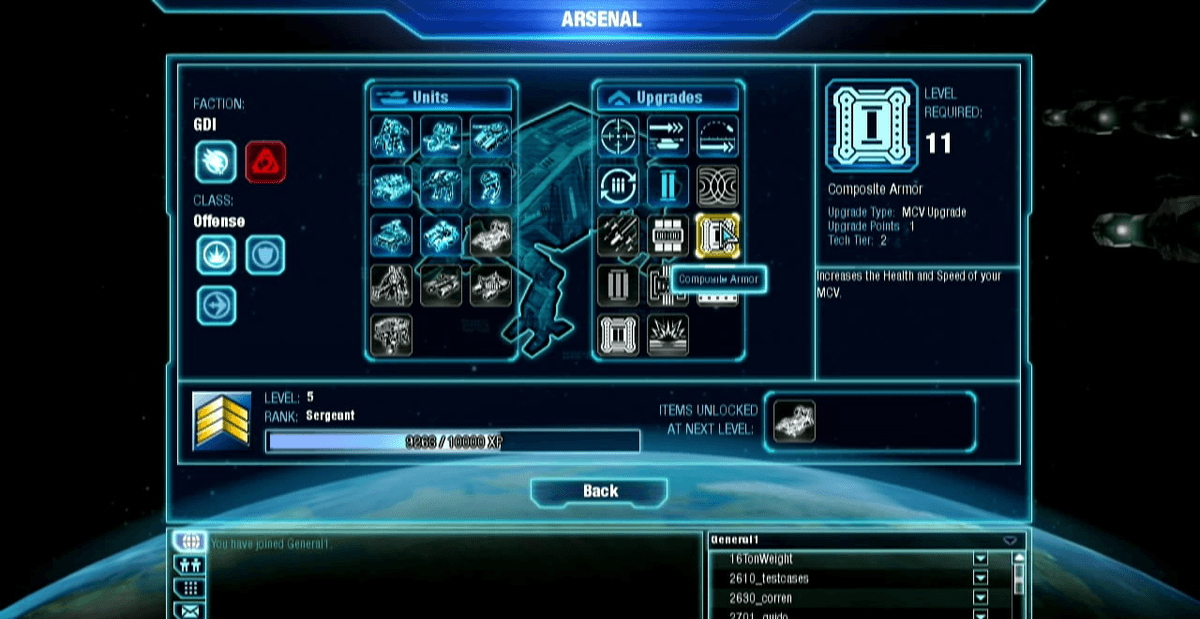The width and height of the screenshot is (1200, 619).
Task: Select the explosion burst upgrade icon
Action: pos(668,335)
